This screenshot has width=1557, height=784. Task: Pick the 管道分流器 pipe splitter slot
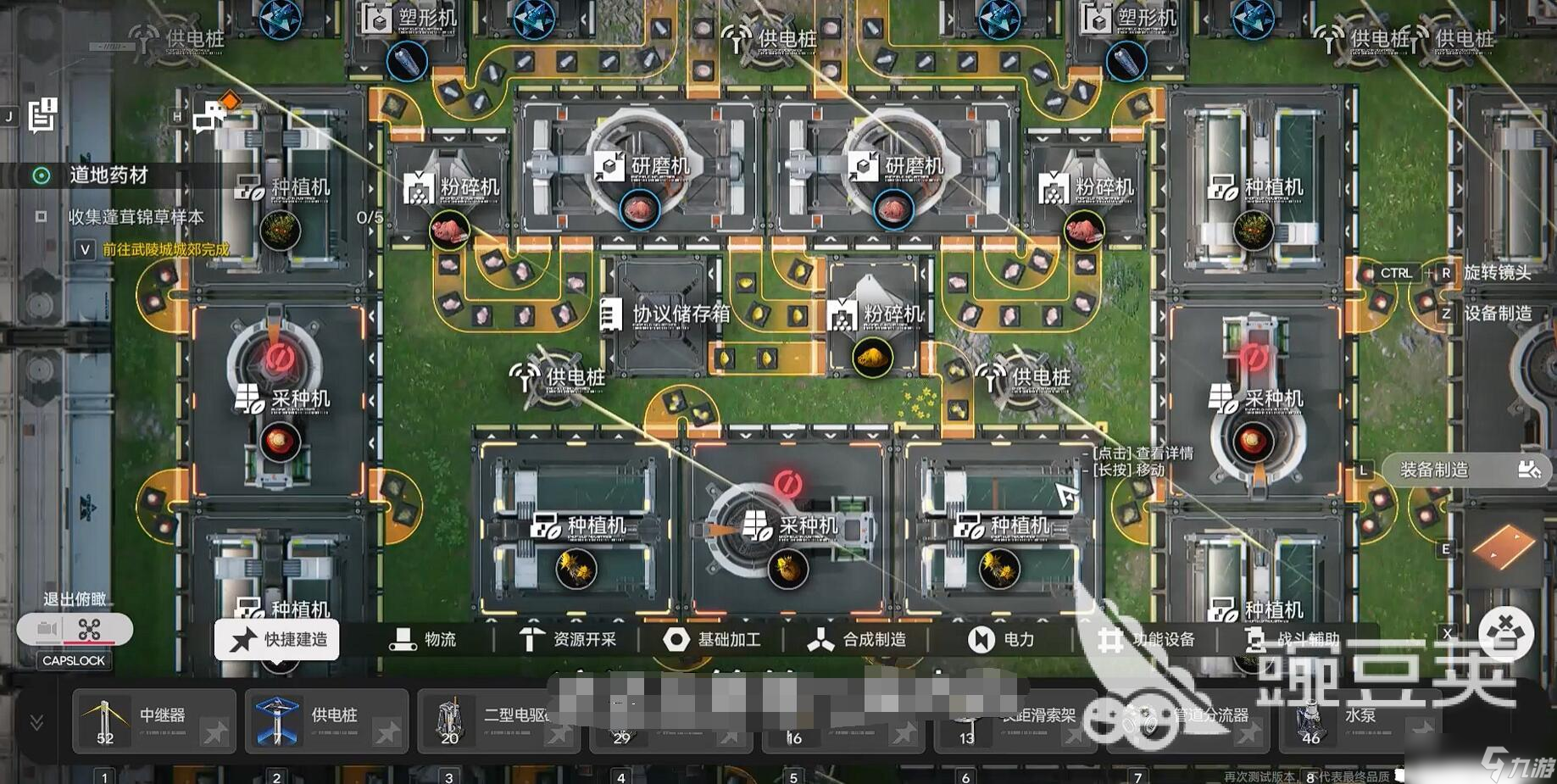1187,721
